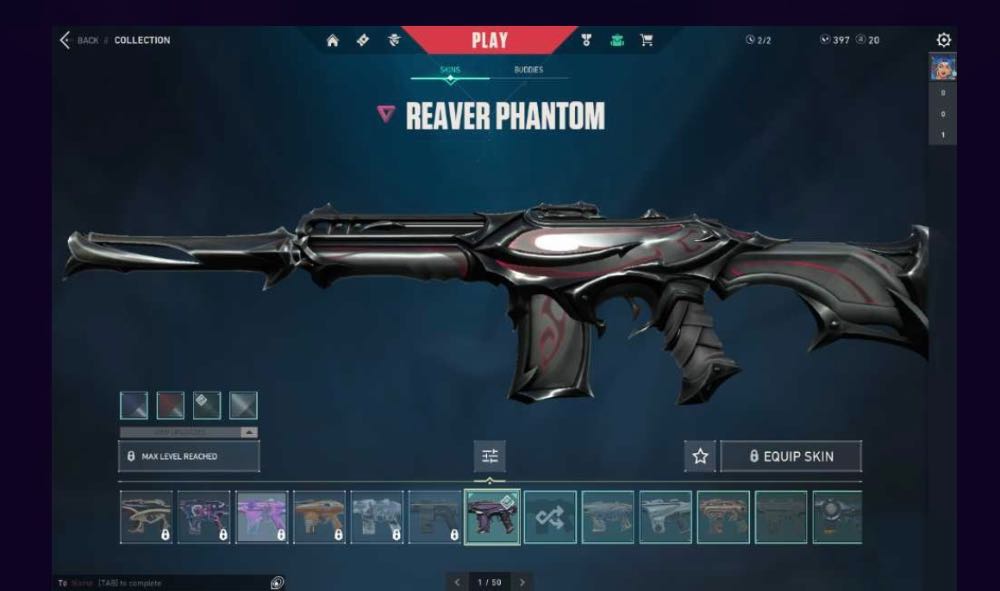Favorite this skin with the star
The width and height of the screenshot is (1000, 591).
tap(700, 456)
